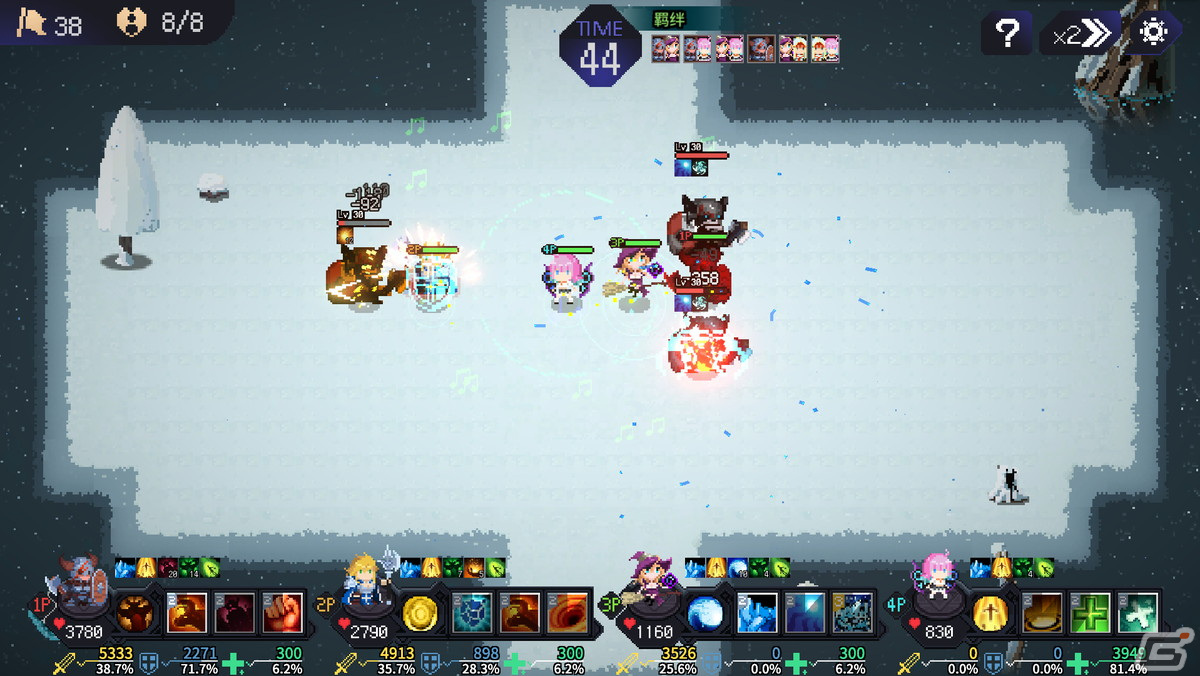Activate 1P's dark crimson shadow skill
Screen dimensions: 1200x676
tap(234, 613)
